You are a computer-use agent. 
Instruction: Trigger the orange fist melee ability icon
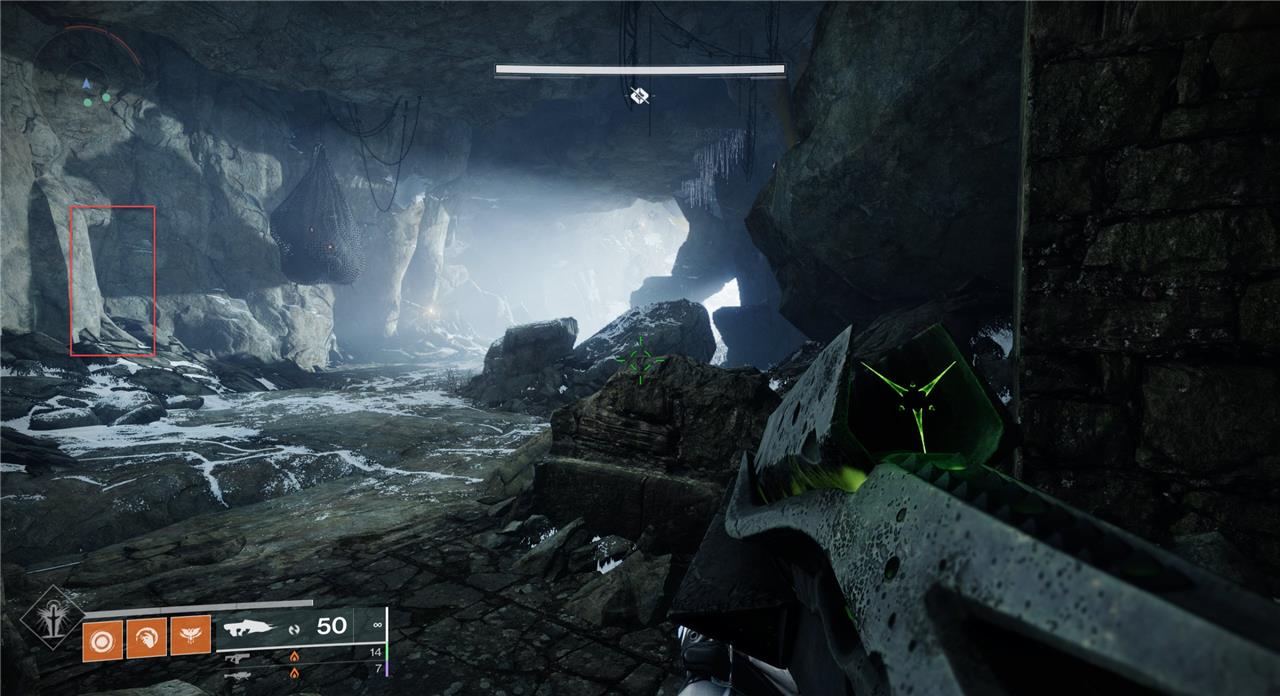coord(146,638)
